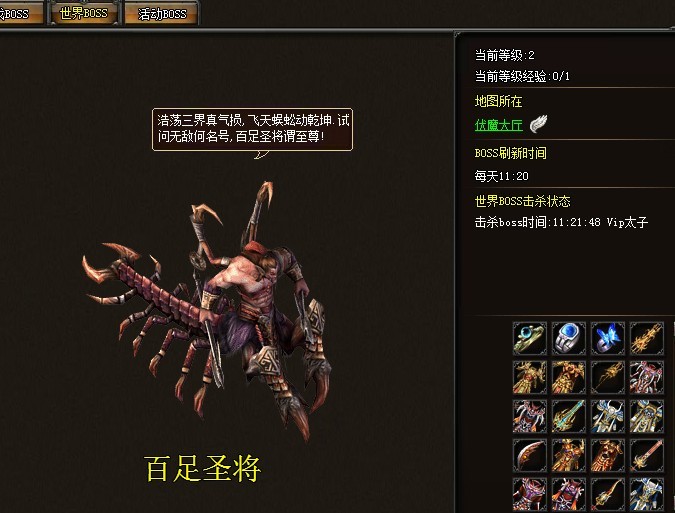The height and width of the screenshot is (513, 675).
Task: Switch to the 世界BOSS tab
Action: click(83, 14)
